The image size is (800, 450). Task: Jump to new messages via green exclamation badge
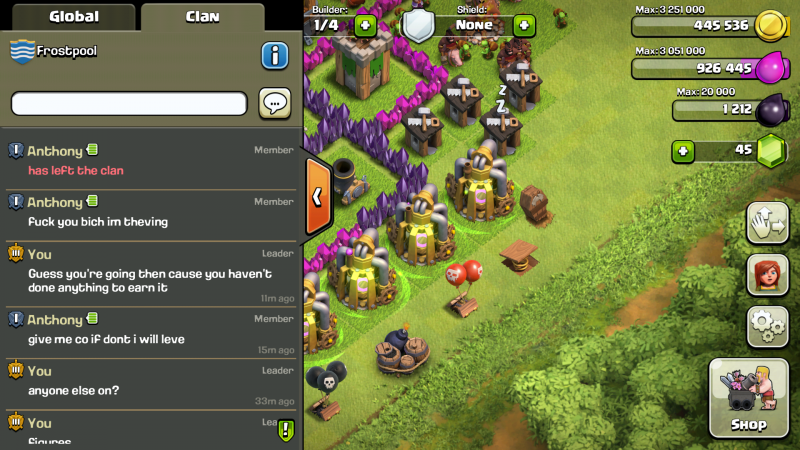click(286, 430)
